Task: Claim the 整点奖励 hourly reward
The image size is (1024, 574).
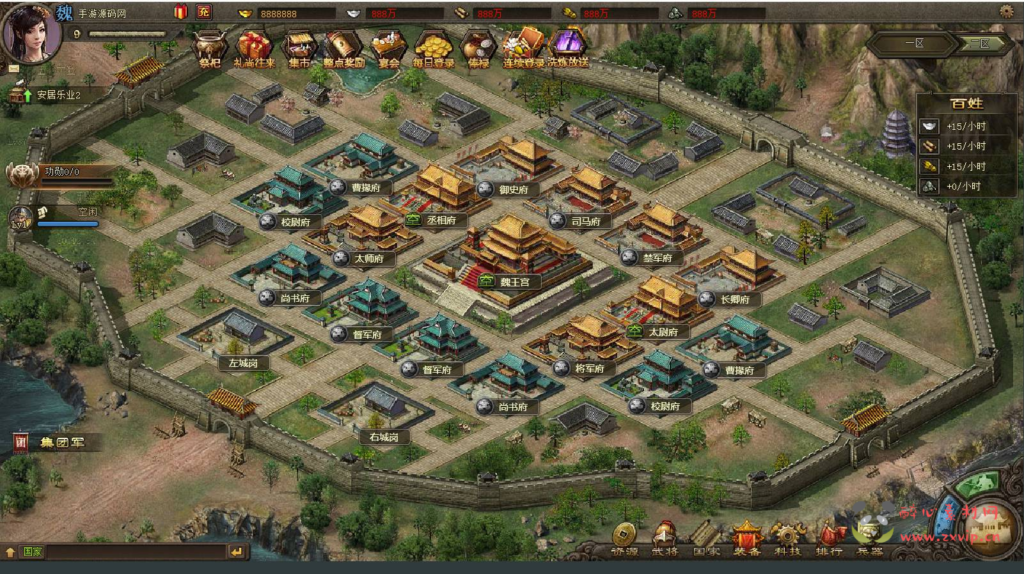Action: [344, 45]
